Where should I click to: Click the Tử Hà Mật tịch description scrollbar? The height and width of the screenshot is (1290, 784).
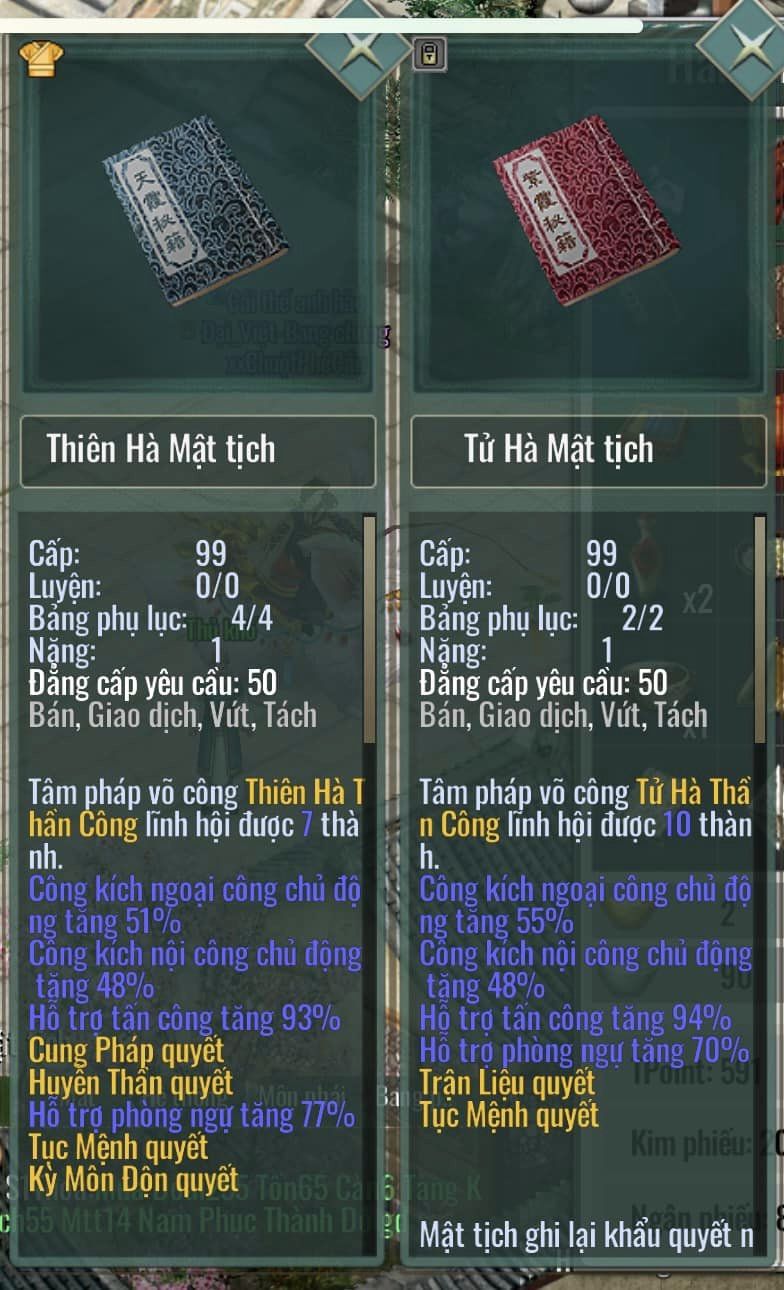coord(760,630)
